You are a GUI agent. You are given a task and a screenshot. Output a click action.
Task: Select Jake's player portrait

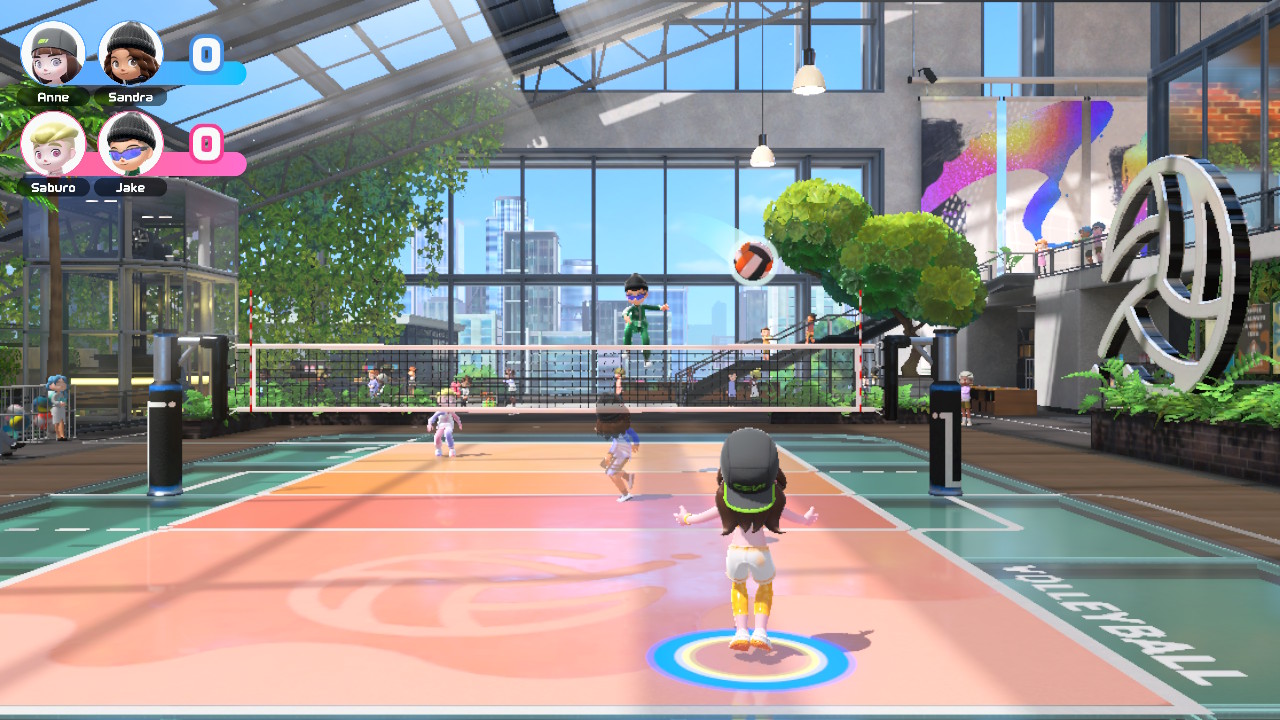click(x=130, y=143)
